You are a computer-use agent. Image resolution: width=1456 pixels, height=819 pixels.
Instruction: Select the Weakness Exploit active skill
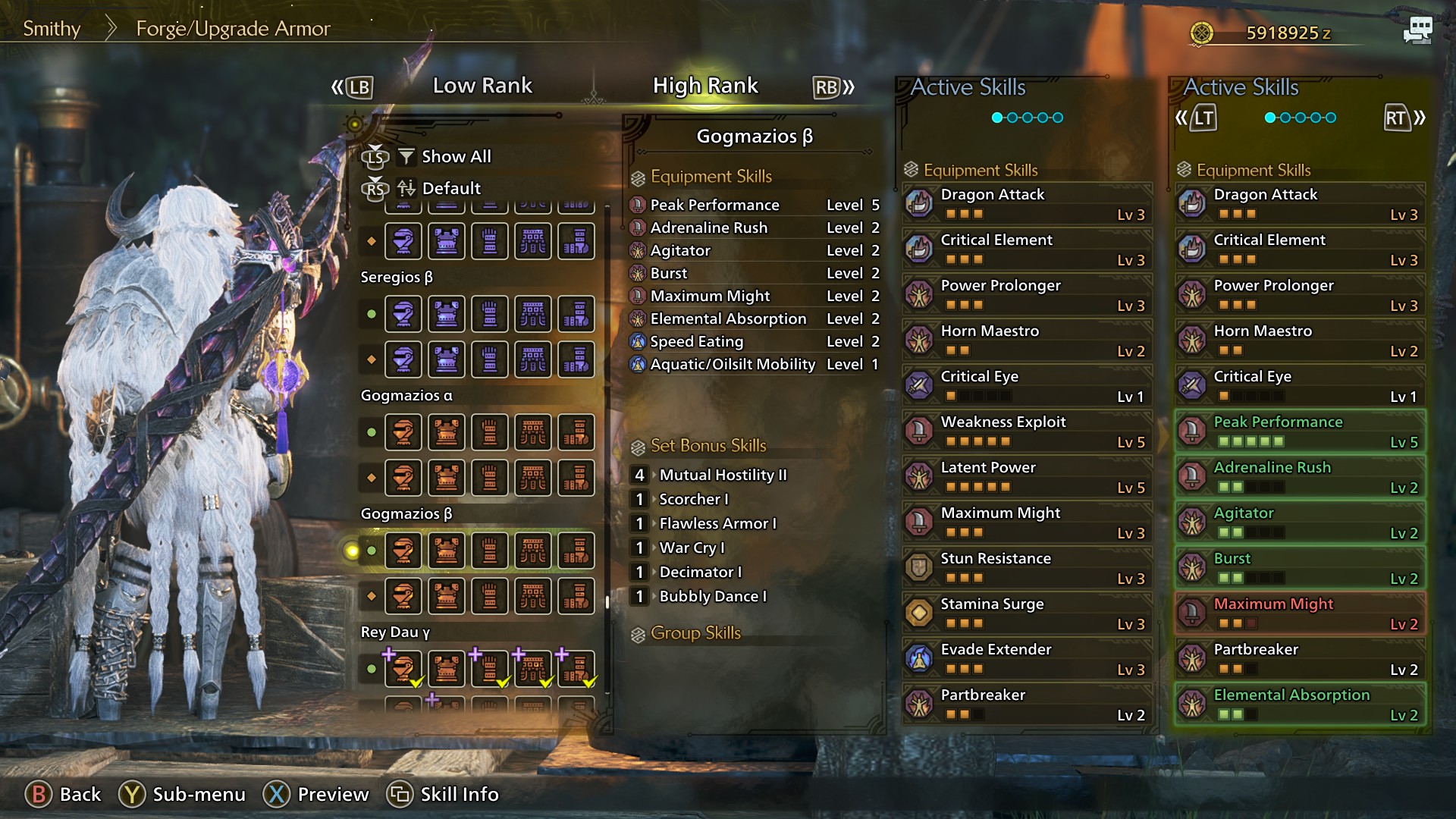click(x=1027, y=431)
